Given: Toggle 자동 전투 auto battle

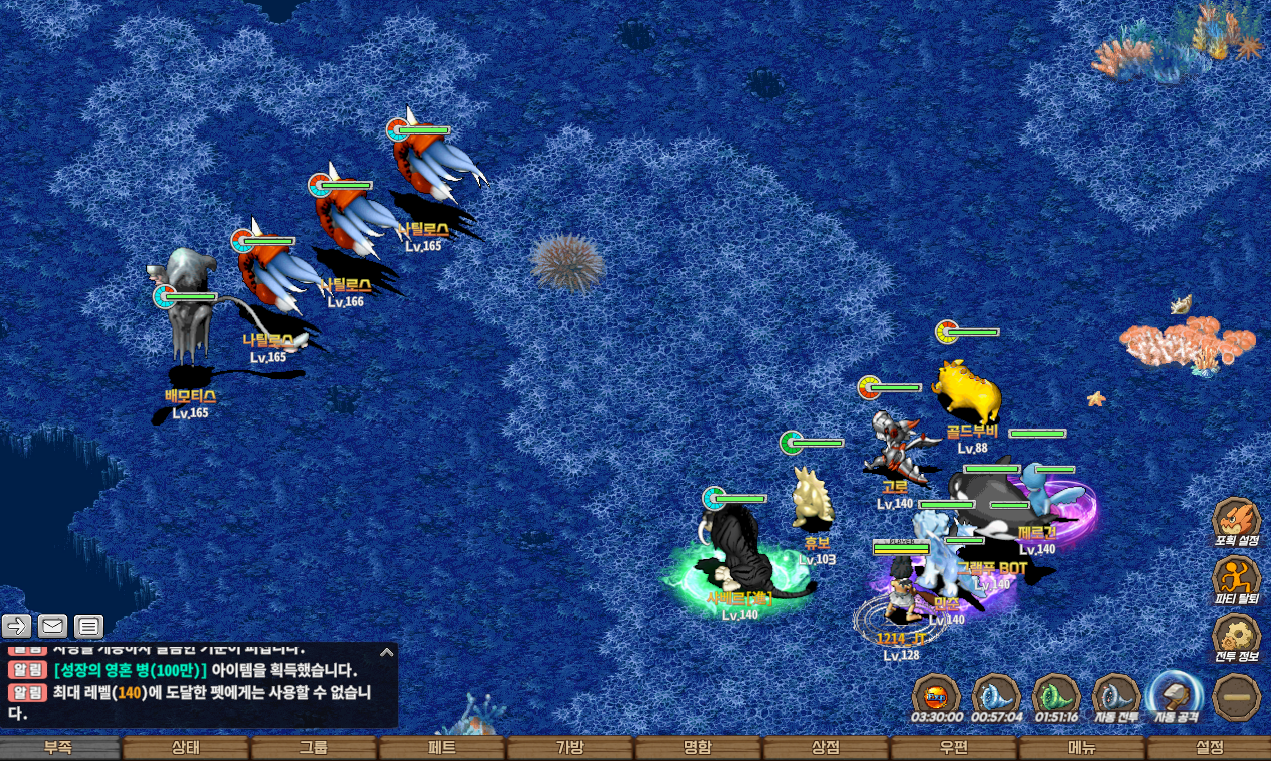Looking at the screenshot, I should 1115,695.
